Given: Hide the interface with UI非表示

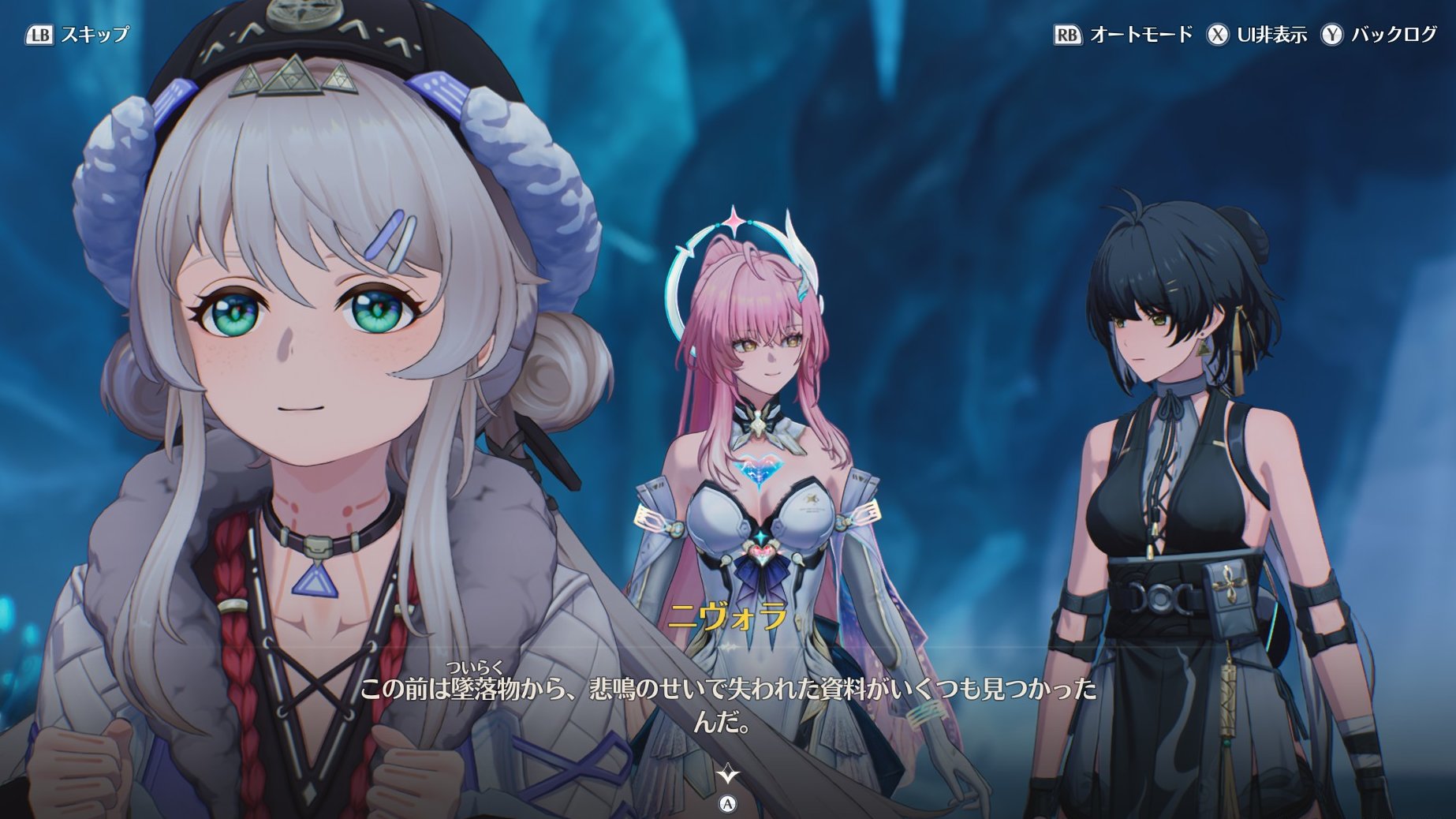Looking at the screenshot, I should (1257, 35).
